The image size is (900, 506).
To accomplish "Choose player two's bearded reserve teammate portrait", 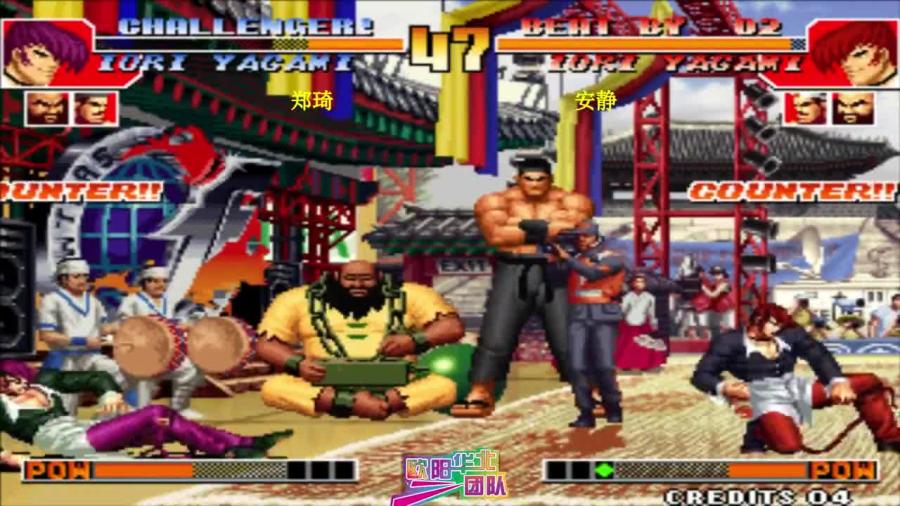I will [x=853, y=108].
